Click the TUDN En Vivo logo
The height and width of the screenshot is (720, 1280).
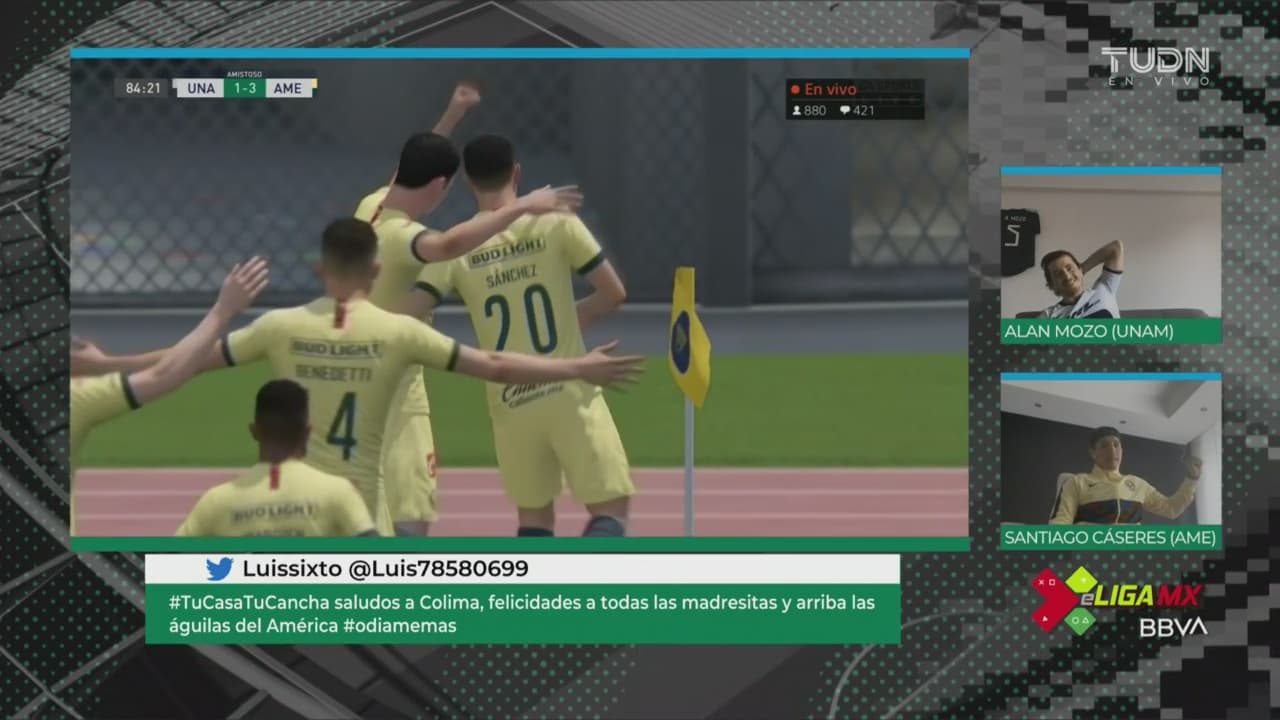click(1156, 66)
